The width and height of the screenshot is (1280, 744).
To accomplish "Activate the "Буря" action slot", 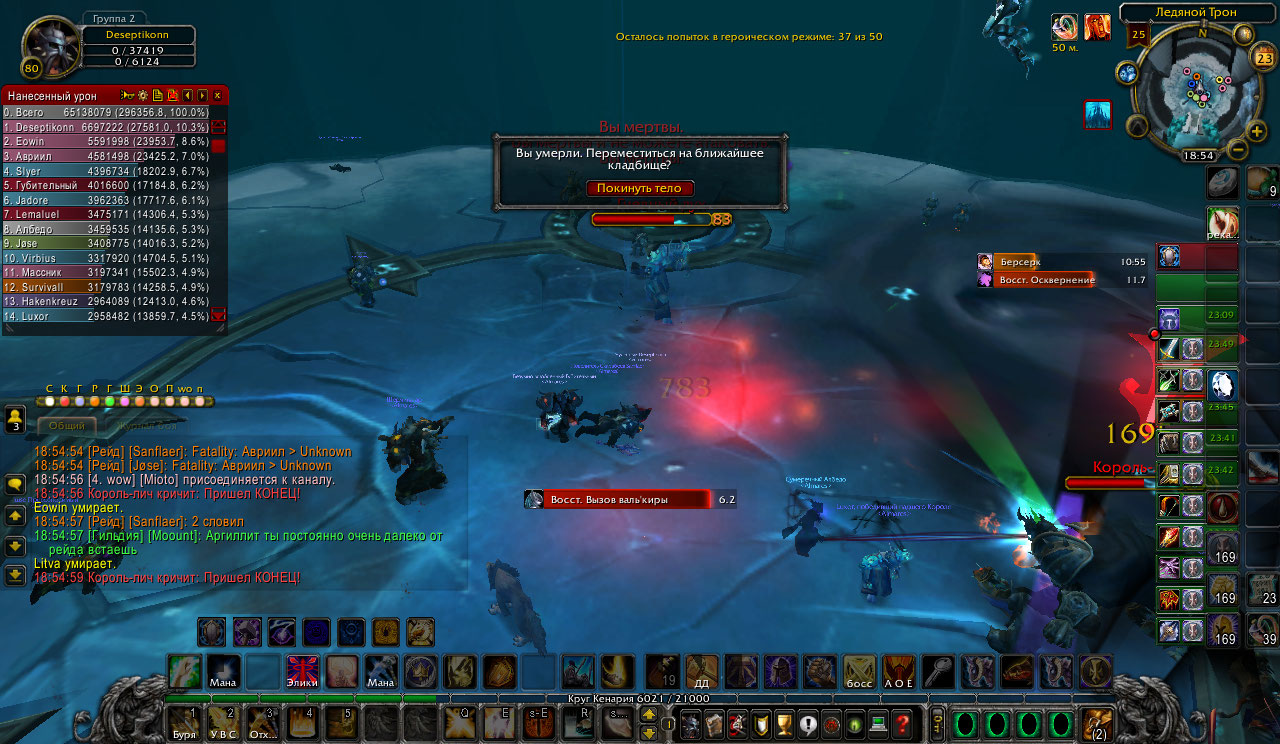I will 184,722.
